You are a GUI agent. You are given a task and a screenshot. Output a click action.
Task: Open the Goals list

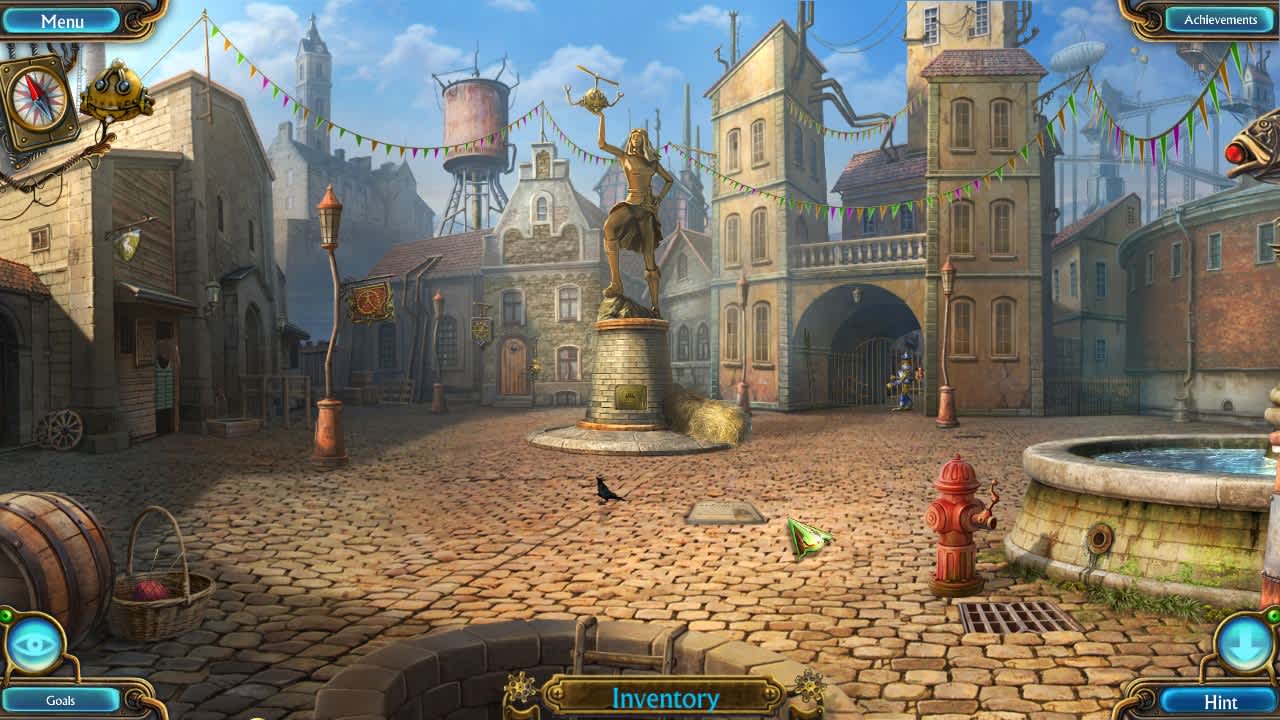[62, 700]
